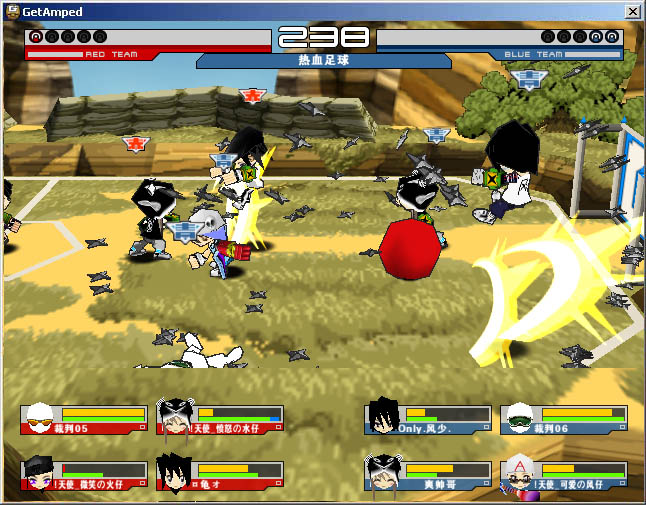
Task: Select the 龟才 player panel
Action: (220, 476)
